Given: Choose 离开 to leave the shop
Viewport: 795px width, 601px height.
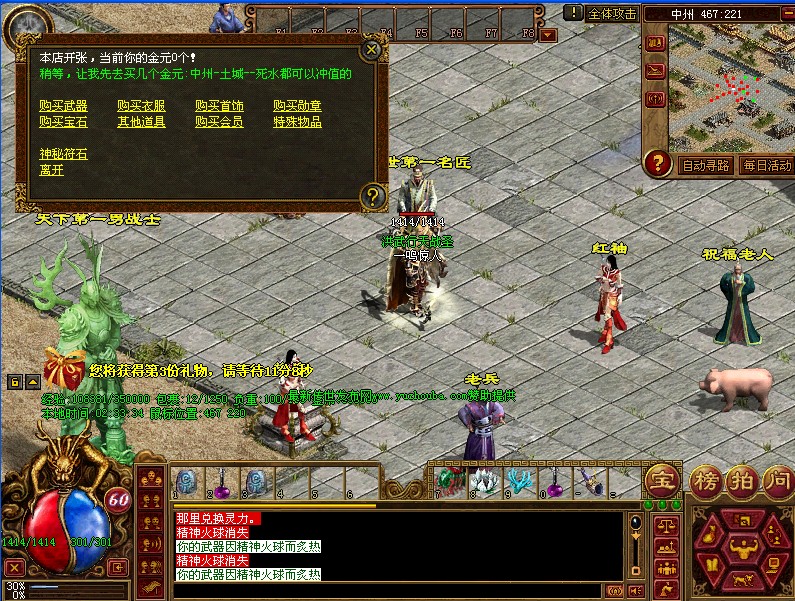Looking at the screenshot, I should point(51,170).
